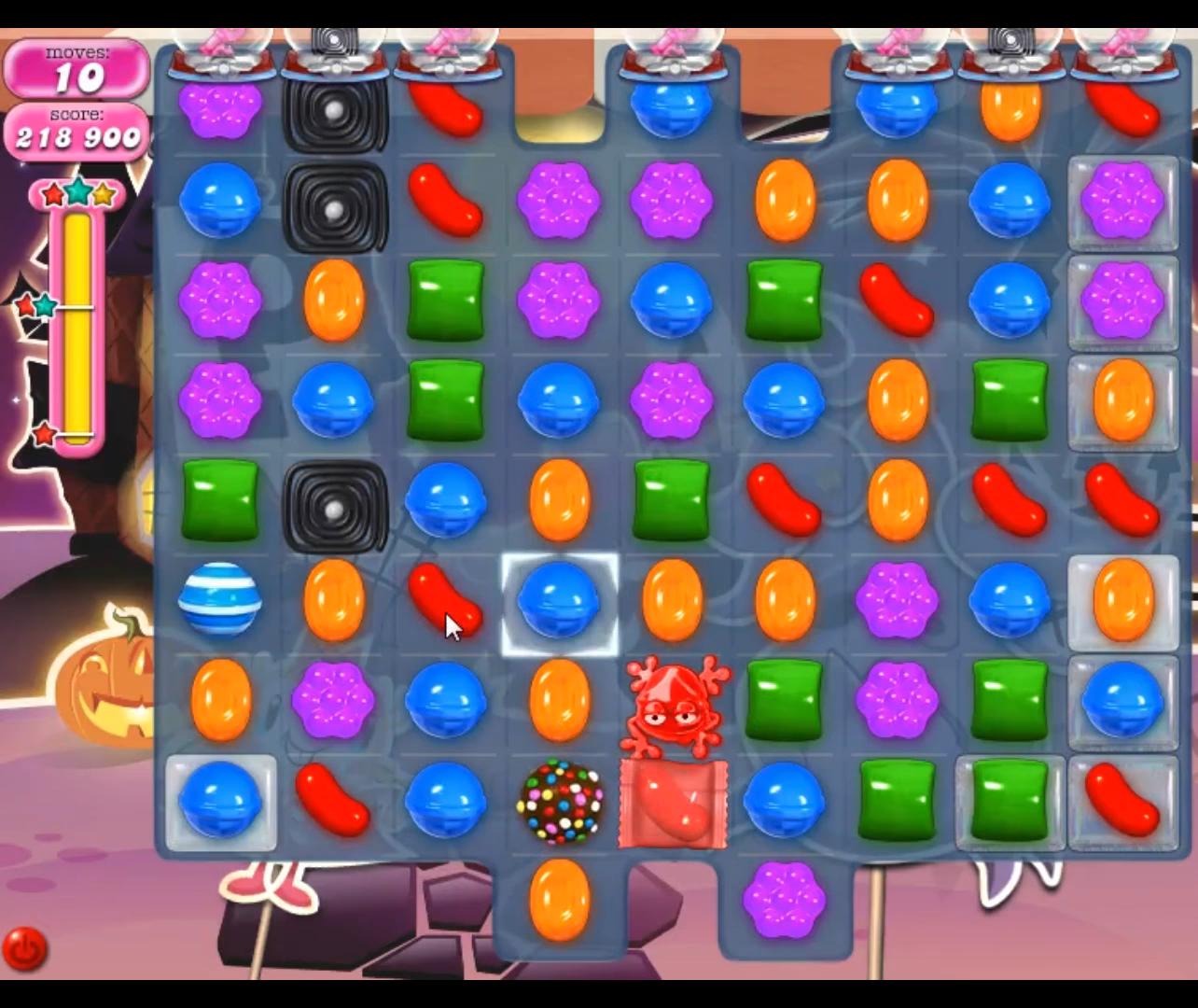Click the highlighted blue lollipop candy
This screenshot has height=1008, width=1198.
tap(559, 603)
